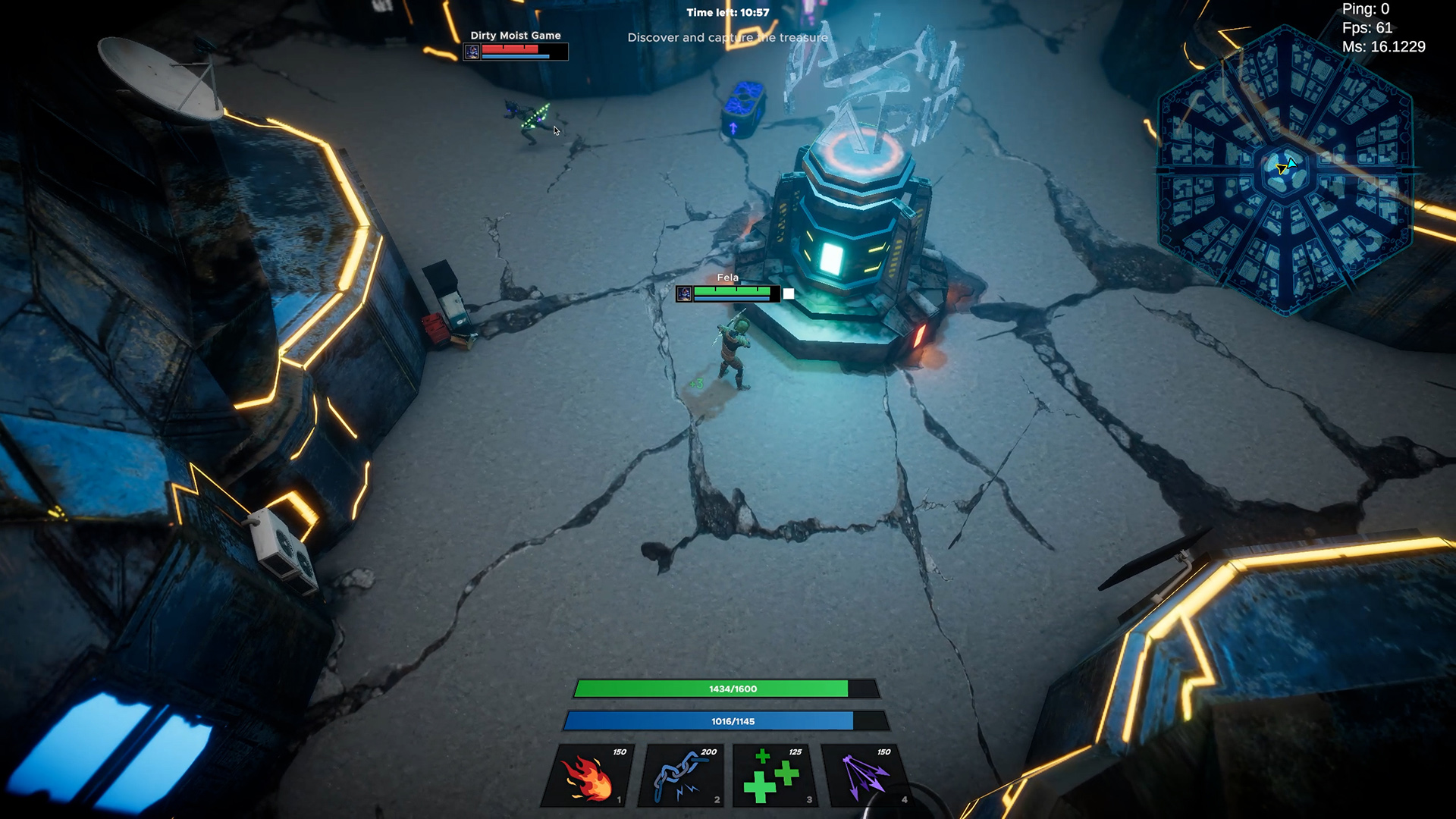Select the Dirty Moist Game enemy portrait
The width and height of the screenshot is (1456, 819).
pyautogui.click(x=472, y=52)
